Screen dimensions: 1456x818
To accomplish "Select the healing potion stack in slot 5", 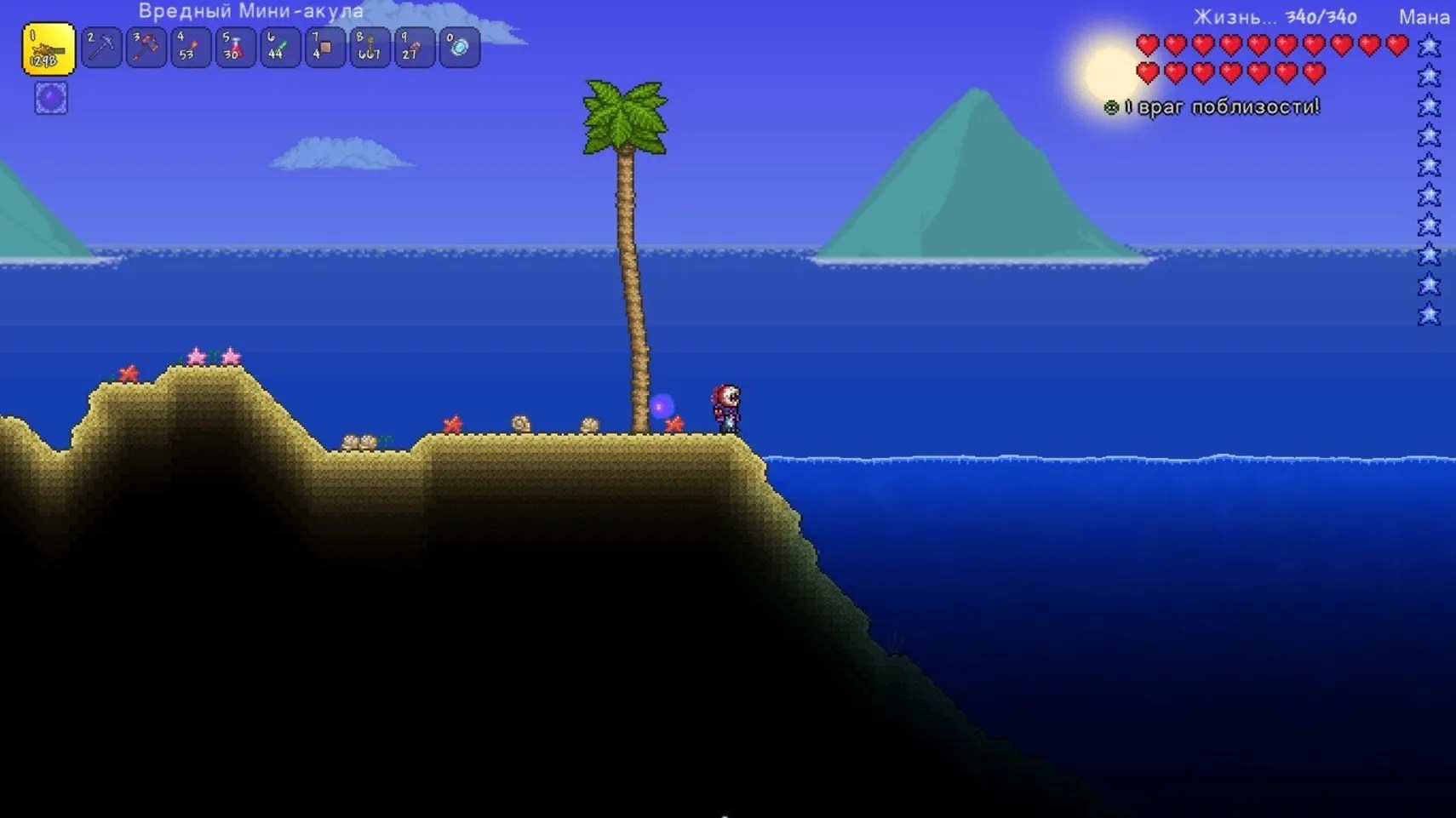I will 236,48.
